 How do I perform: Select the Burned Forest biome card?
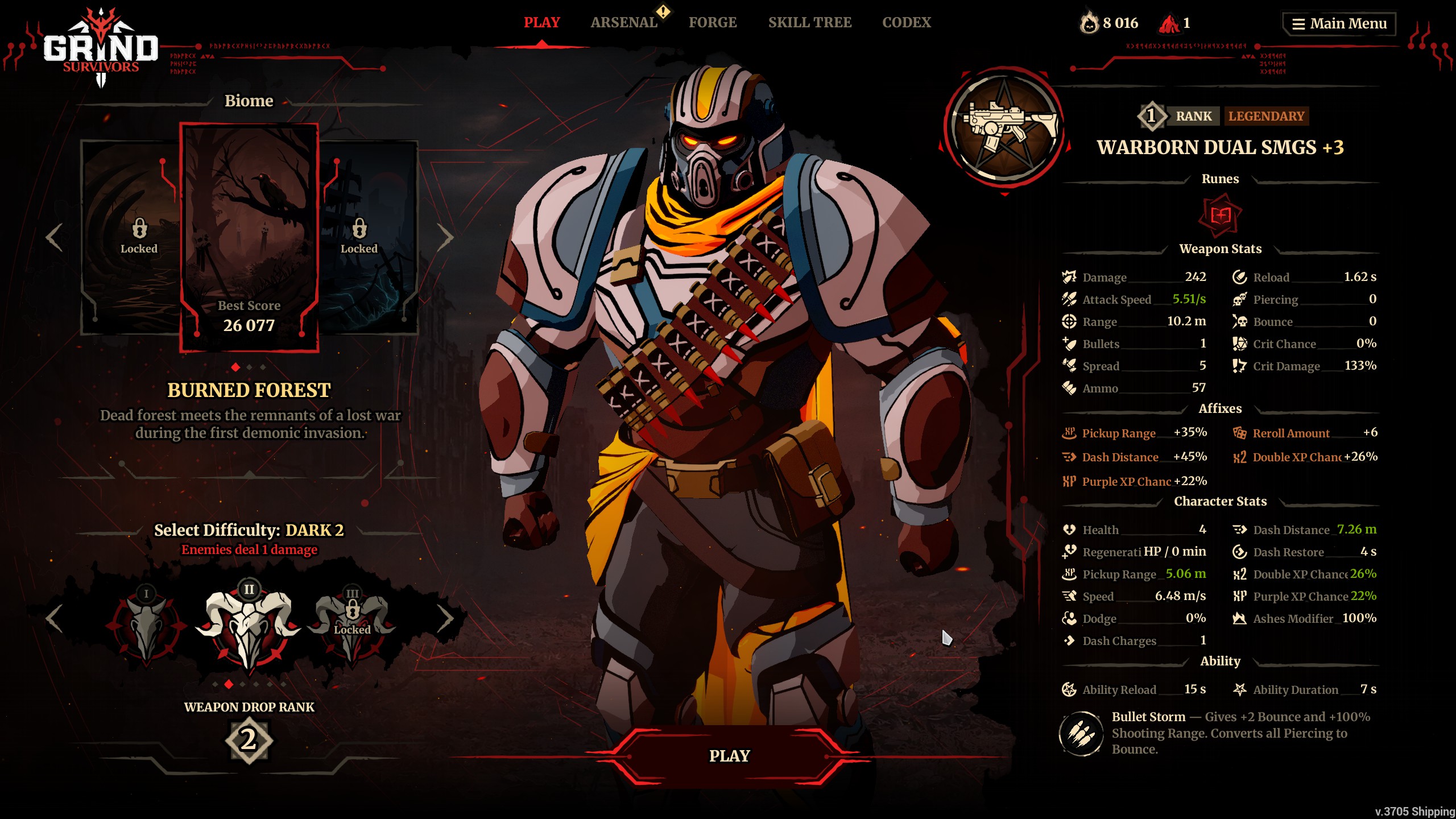pos(249,237)
